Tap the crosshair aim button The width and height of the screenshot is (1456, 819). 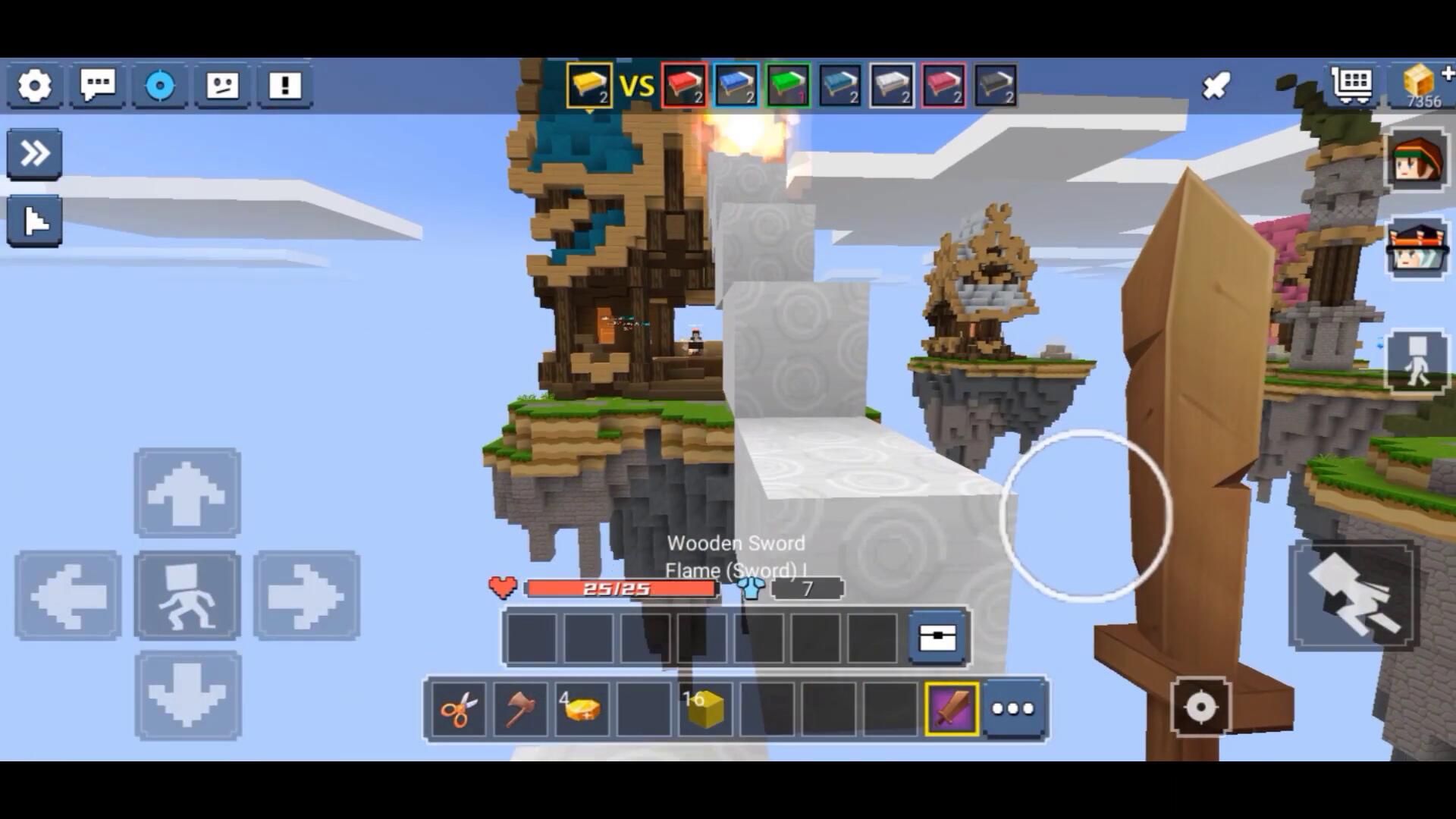pyautogui.click(x=1200, y=708)
